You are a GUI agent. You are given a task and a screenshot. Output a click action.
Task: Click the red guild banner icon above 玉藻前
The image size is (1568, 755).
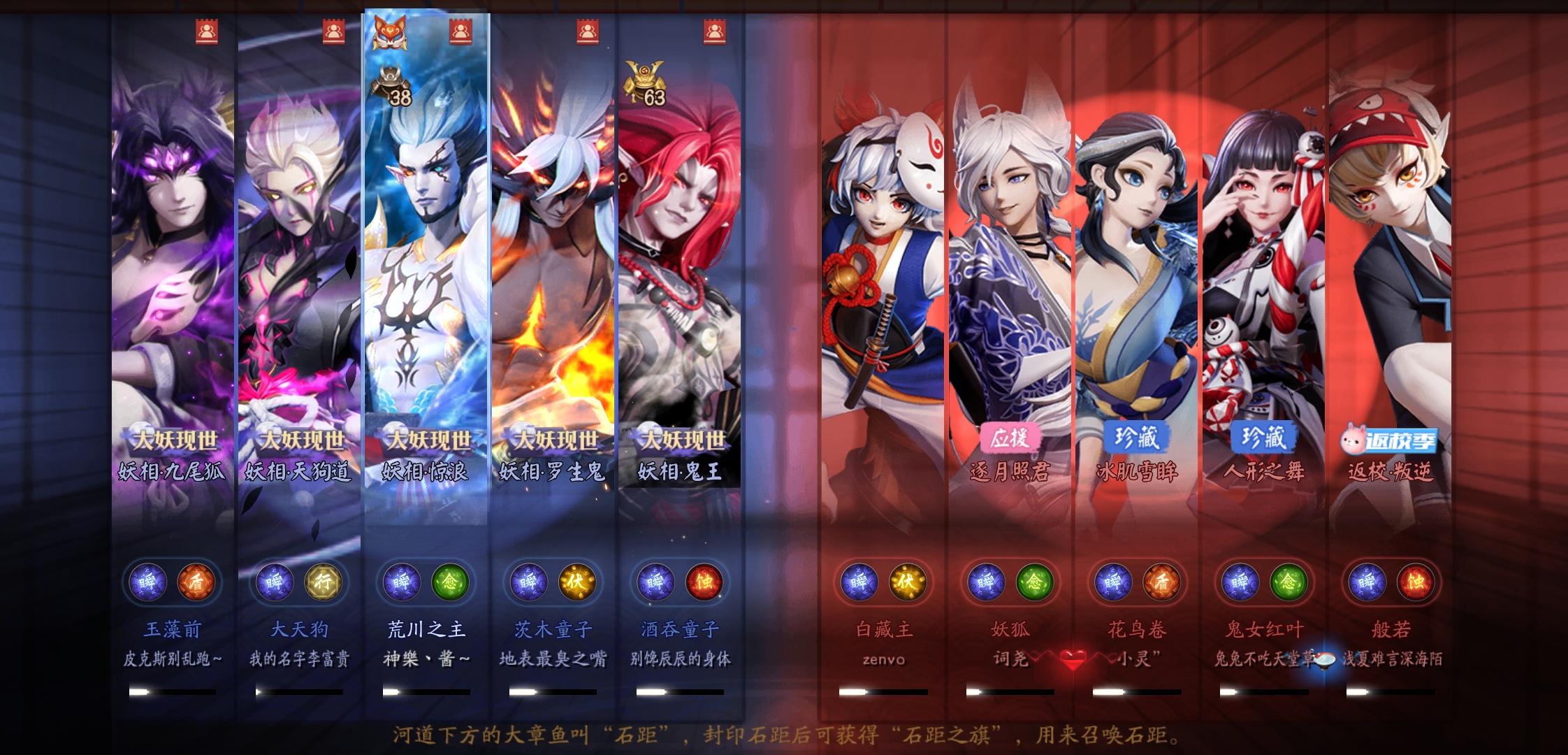click(206, 29)
